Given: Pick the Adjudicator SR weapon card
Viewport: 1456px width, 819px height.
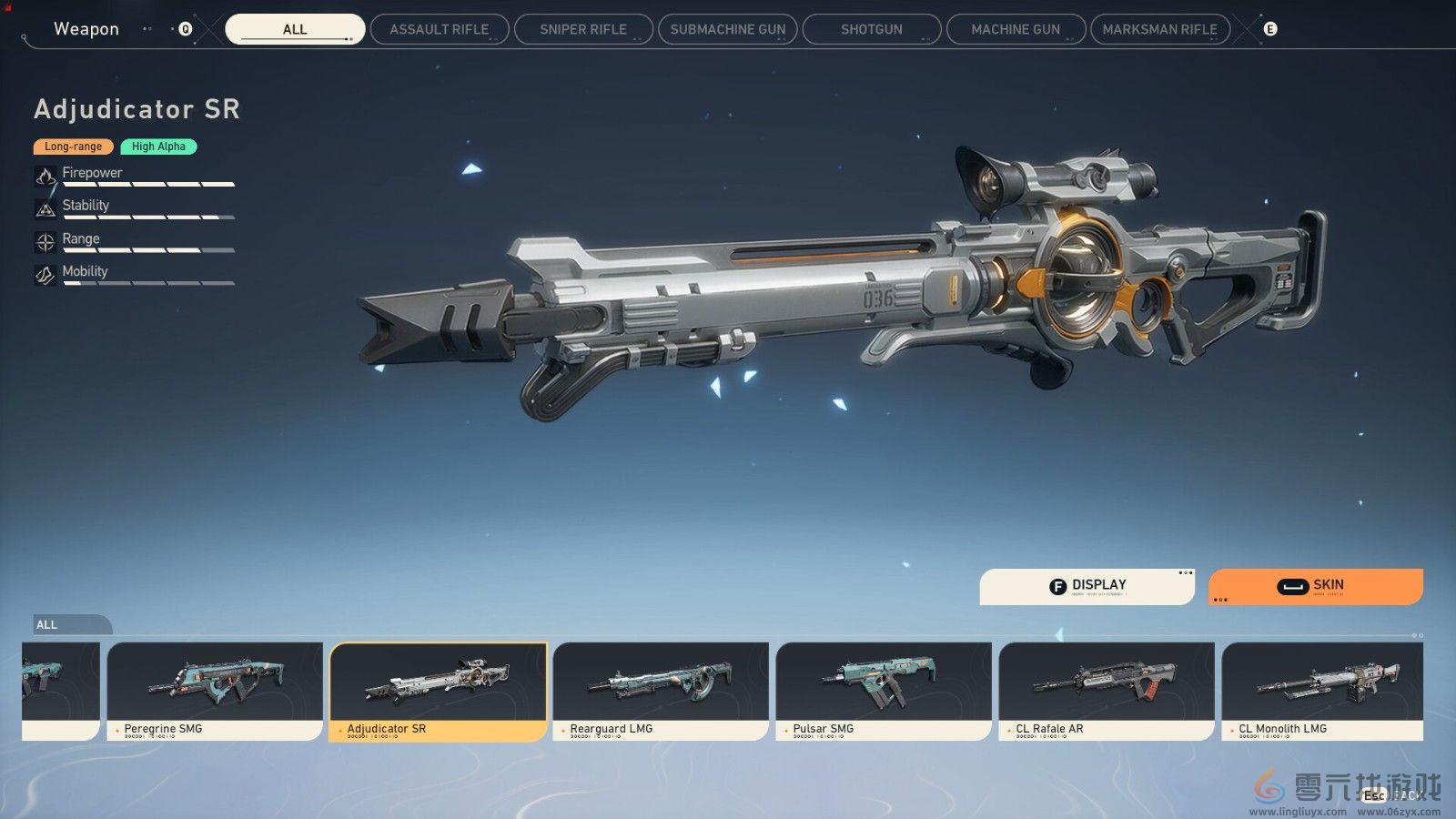Looking at the screenshot, I should [x=438, y=690].
